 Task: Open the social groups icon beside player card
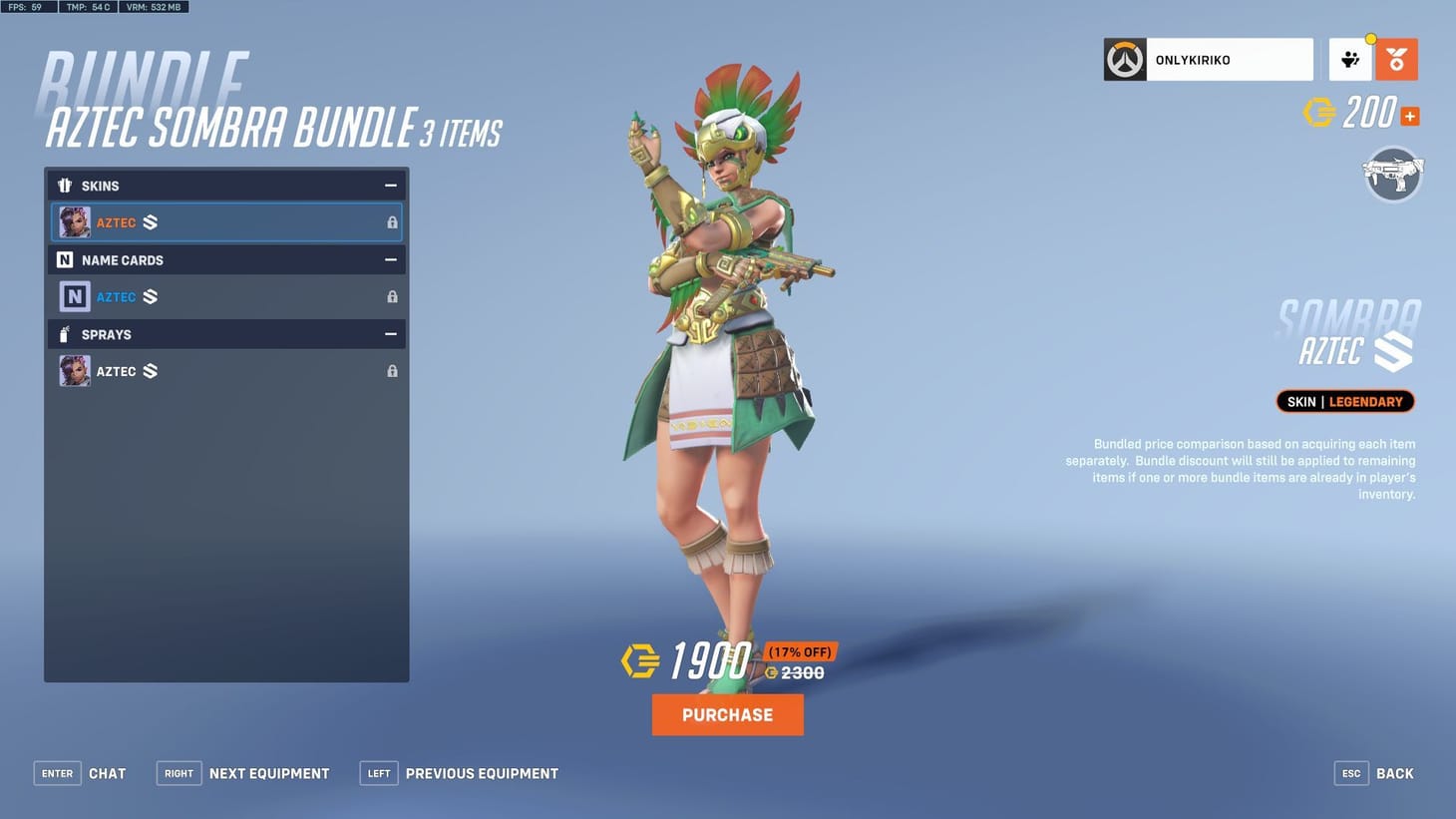click(x=1351, y=59)
